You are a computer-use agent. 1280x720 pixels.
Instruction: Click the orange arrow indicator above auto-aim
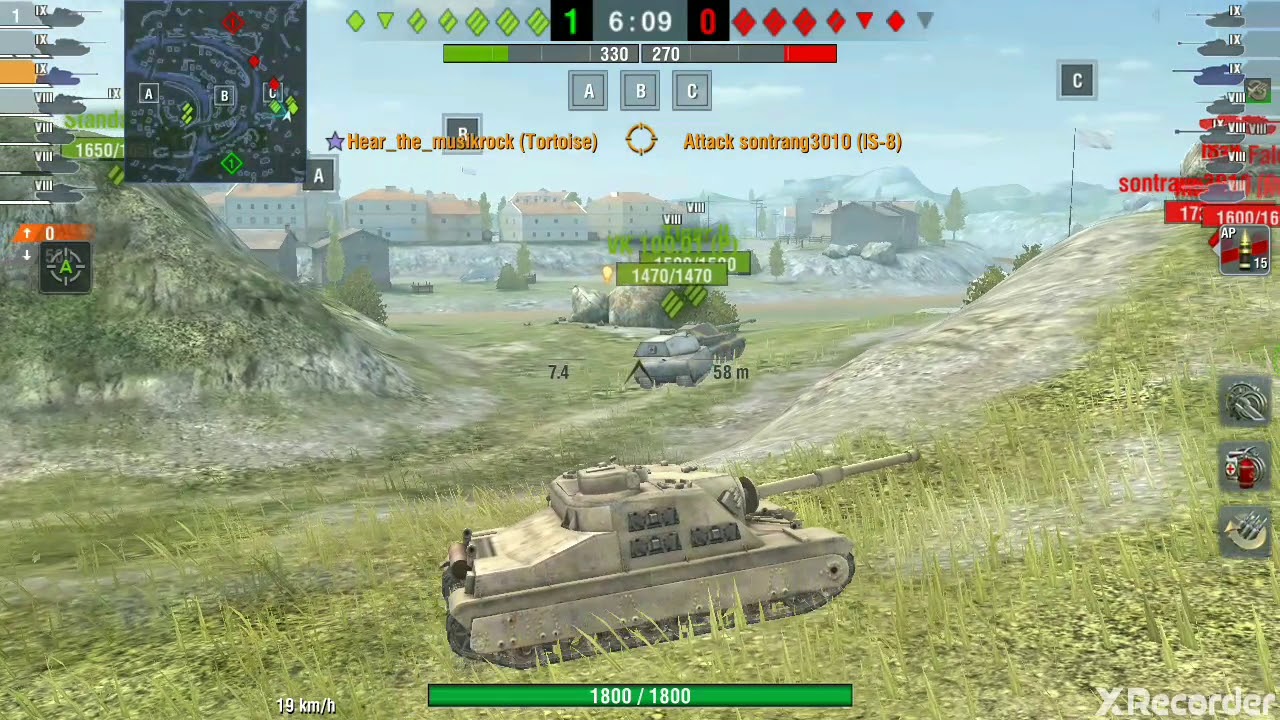(x=27, y=233)
